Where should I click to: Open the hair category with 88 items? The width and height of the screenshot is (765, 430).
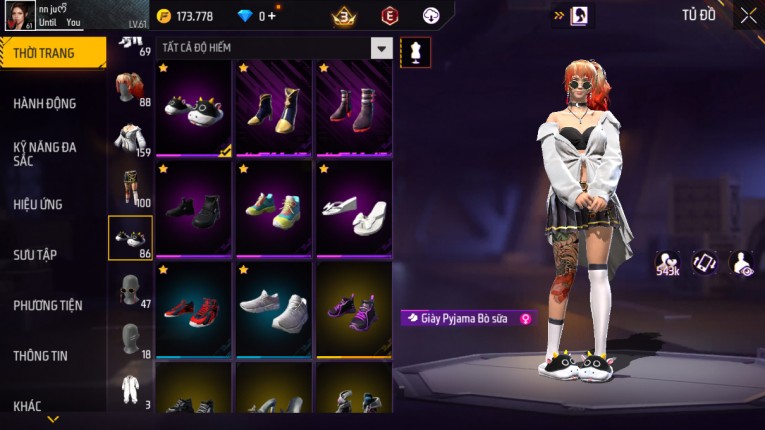tap(129, 89)
